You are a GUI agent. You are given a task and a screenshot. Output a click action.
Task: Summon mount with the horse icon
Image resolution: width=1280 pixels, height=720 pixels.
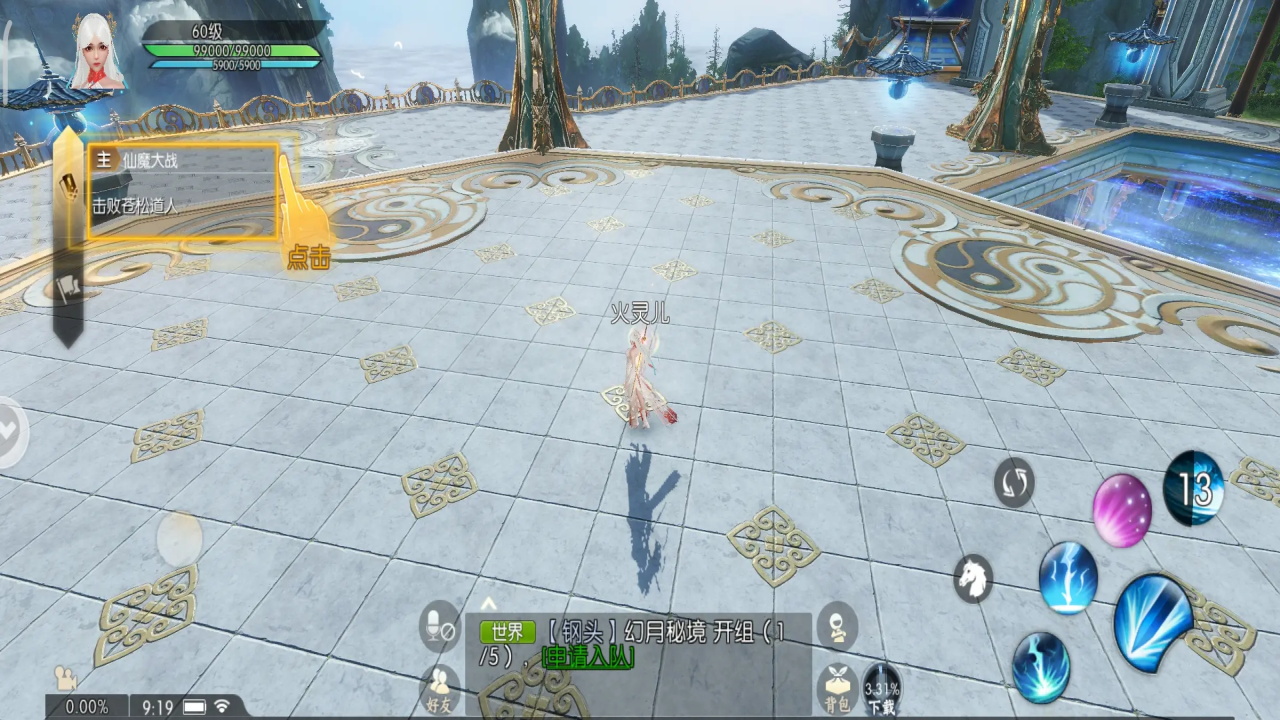pyautogui.click(x=972, y=578)
